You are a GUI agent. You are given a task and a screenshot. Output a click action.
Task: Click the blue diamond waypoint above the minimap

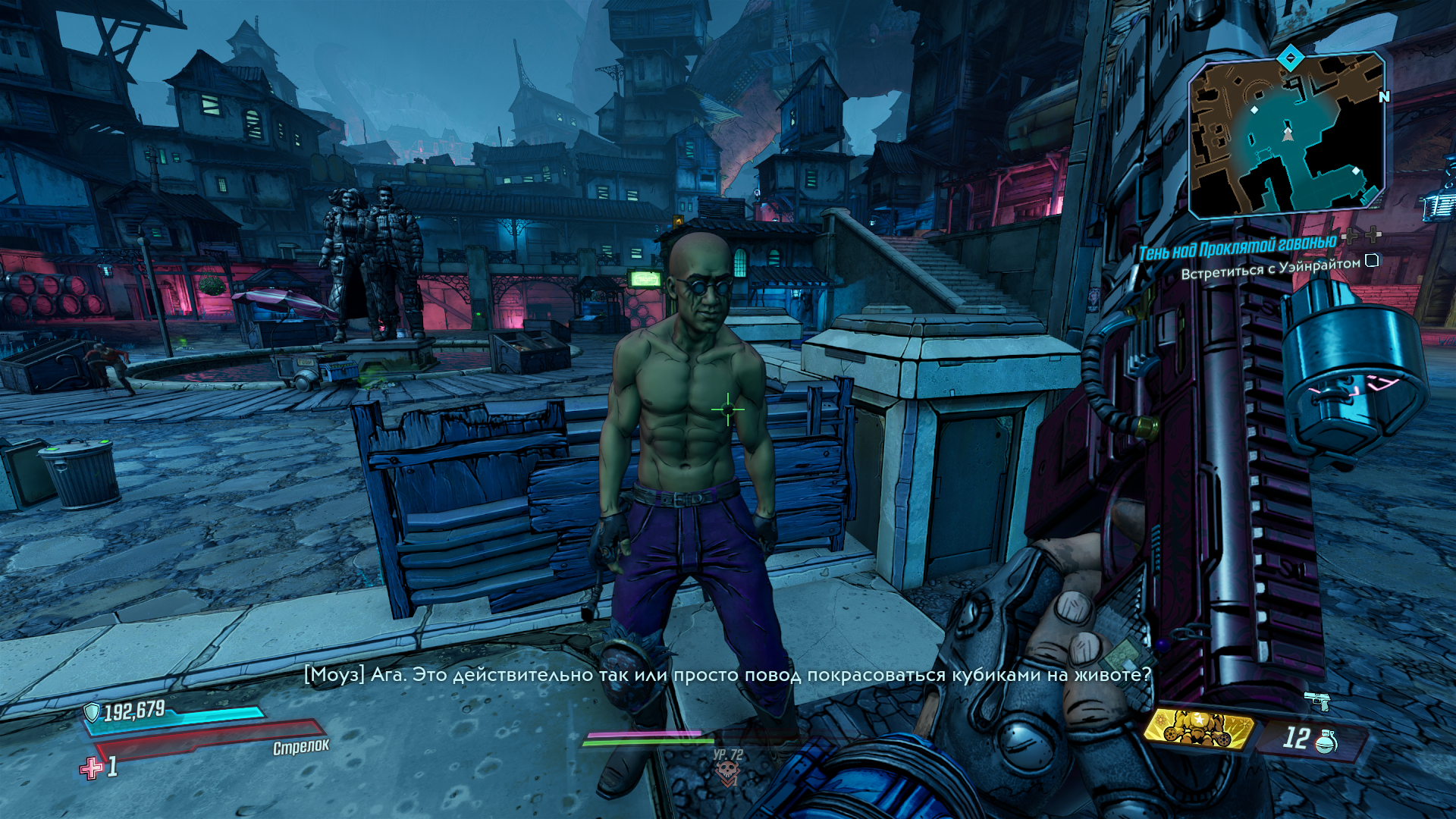(1290, 58)
